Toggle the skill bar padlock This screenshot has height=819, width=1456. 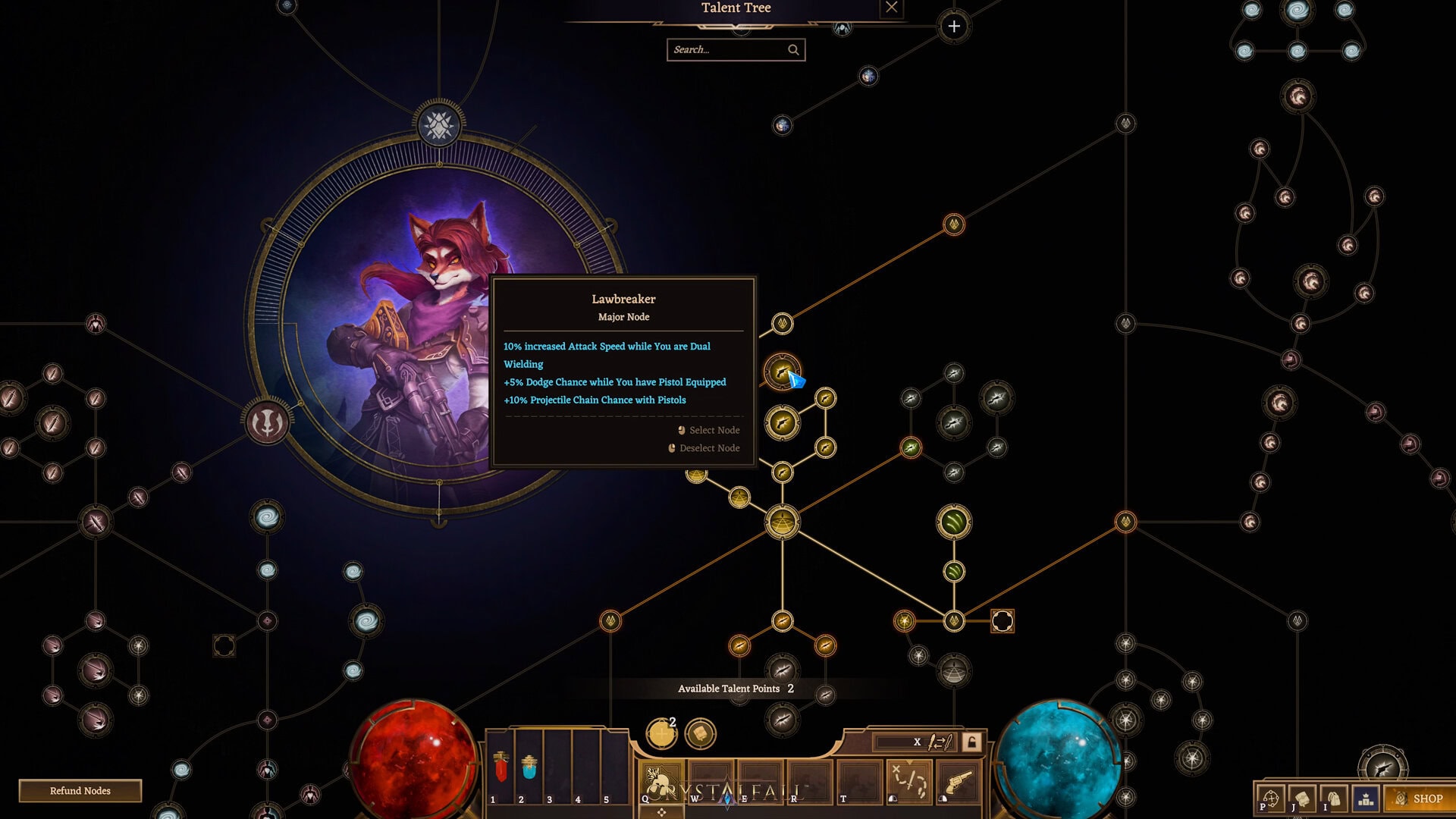971,742
